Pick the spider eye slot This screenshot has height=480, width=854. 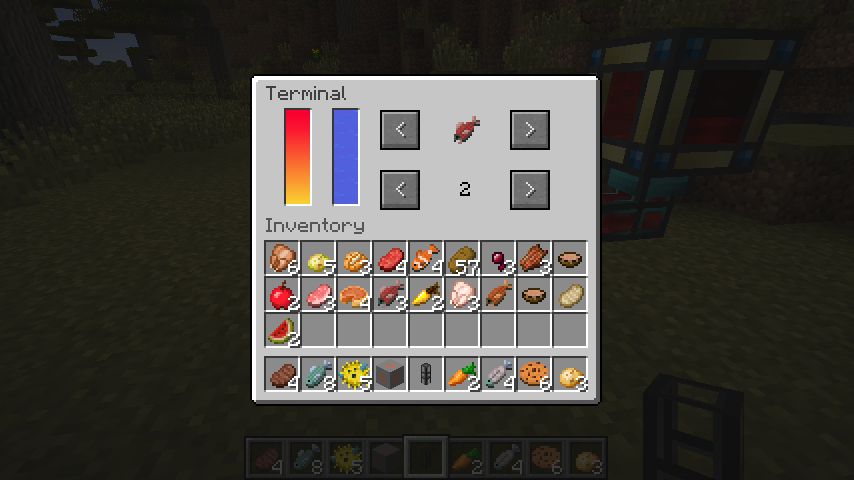coord(498,259)
